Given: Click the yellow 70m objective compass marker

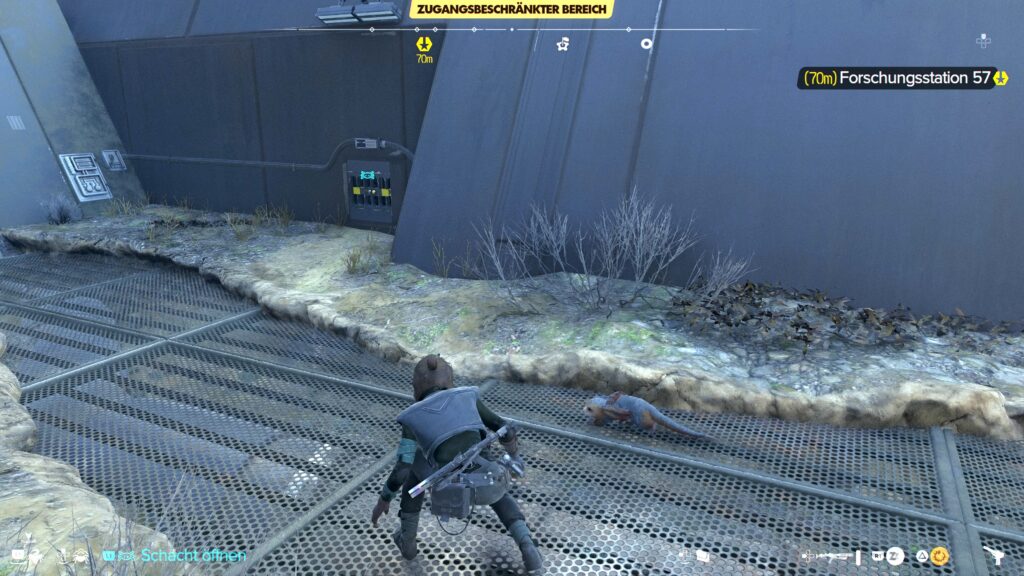Looking at the screenshot, I should 424,44.
